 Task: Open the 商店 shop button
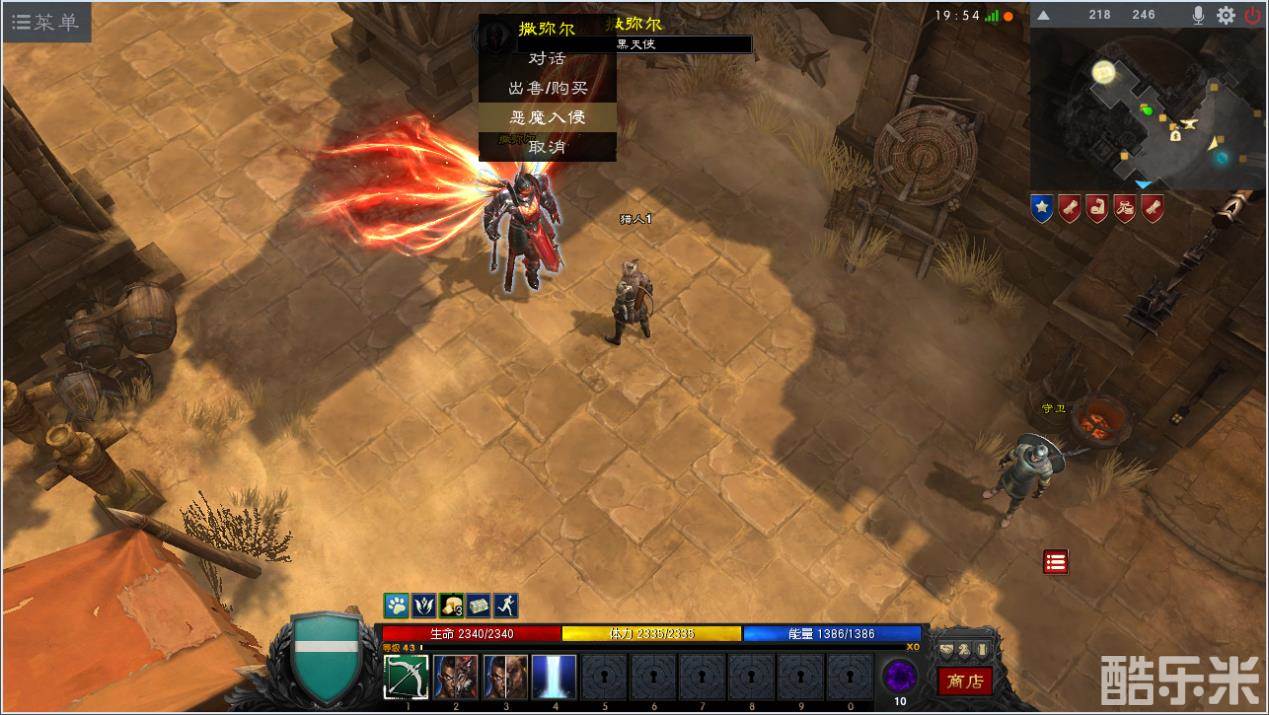point(965,681)
